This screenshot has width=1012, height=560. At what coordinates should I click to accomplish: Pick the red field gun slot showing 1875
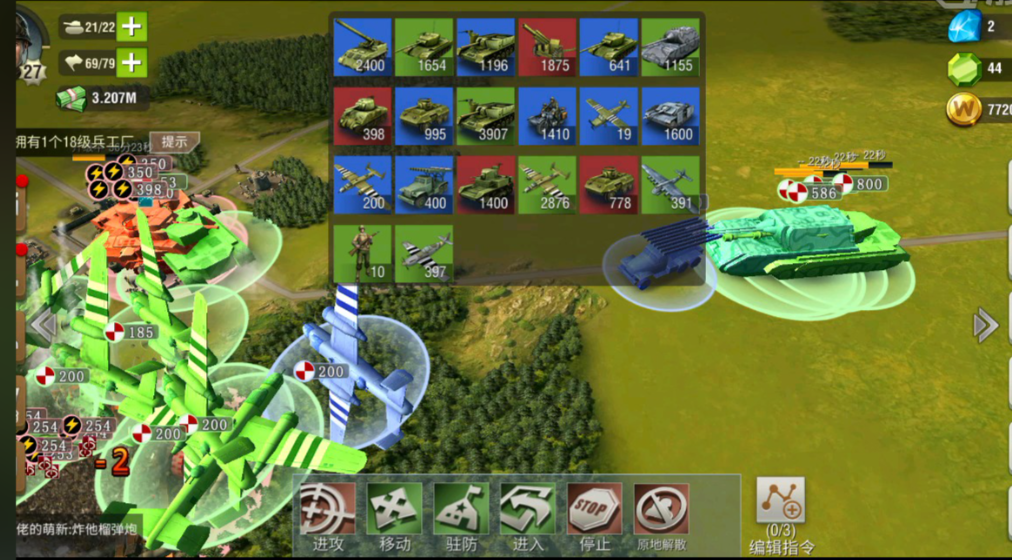click(547, 47)
